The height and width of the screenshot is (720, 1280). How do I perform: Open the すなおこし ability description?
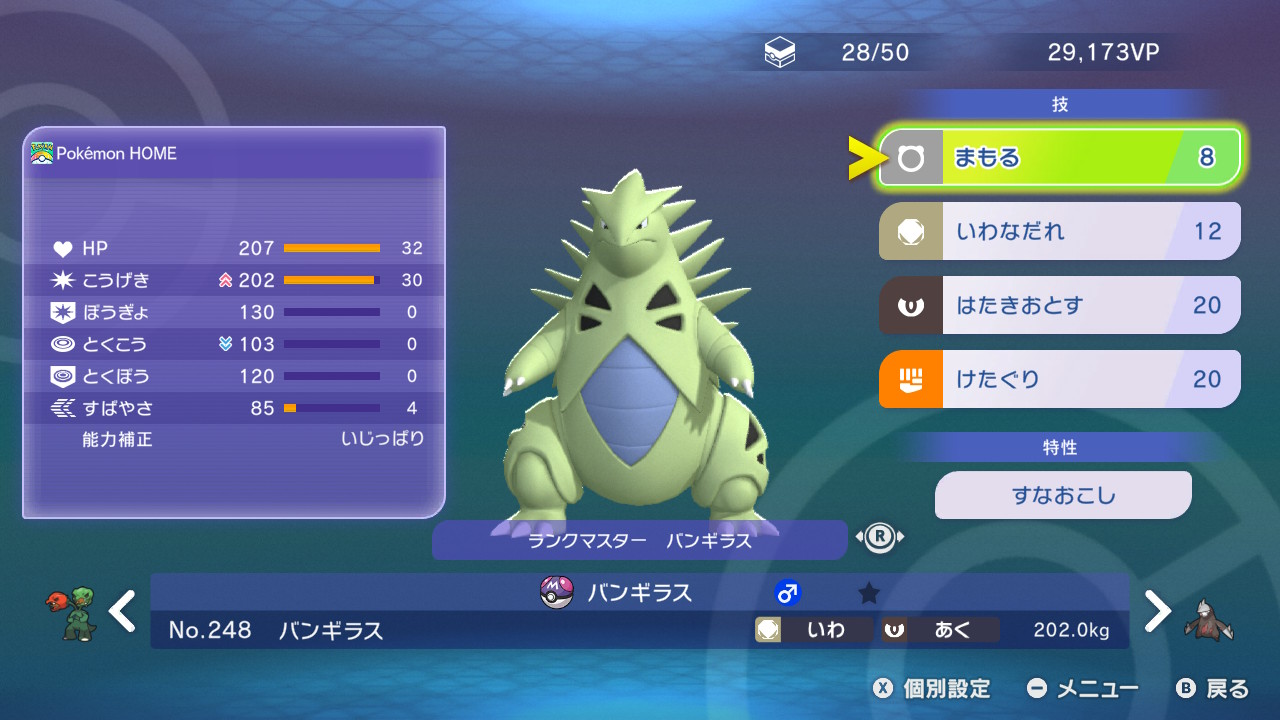tap(1063, 495)
